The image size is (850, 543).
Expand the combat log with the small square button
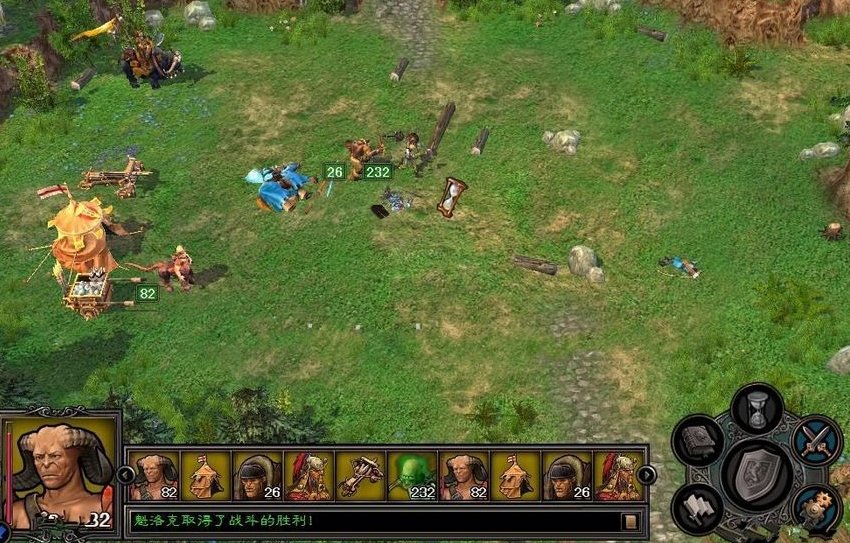pos(630,521)
